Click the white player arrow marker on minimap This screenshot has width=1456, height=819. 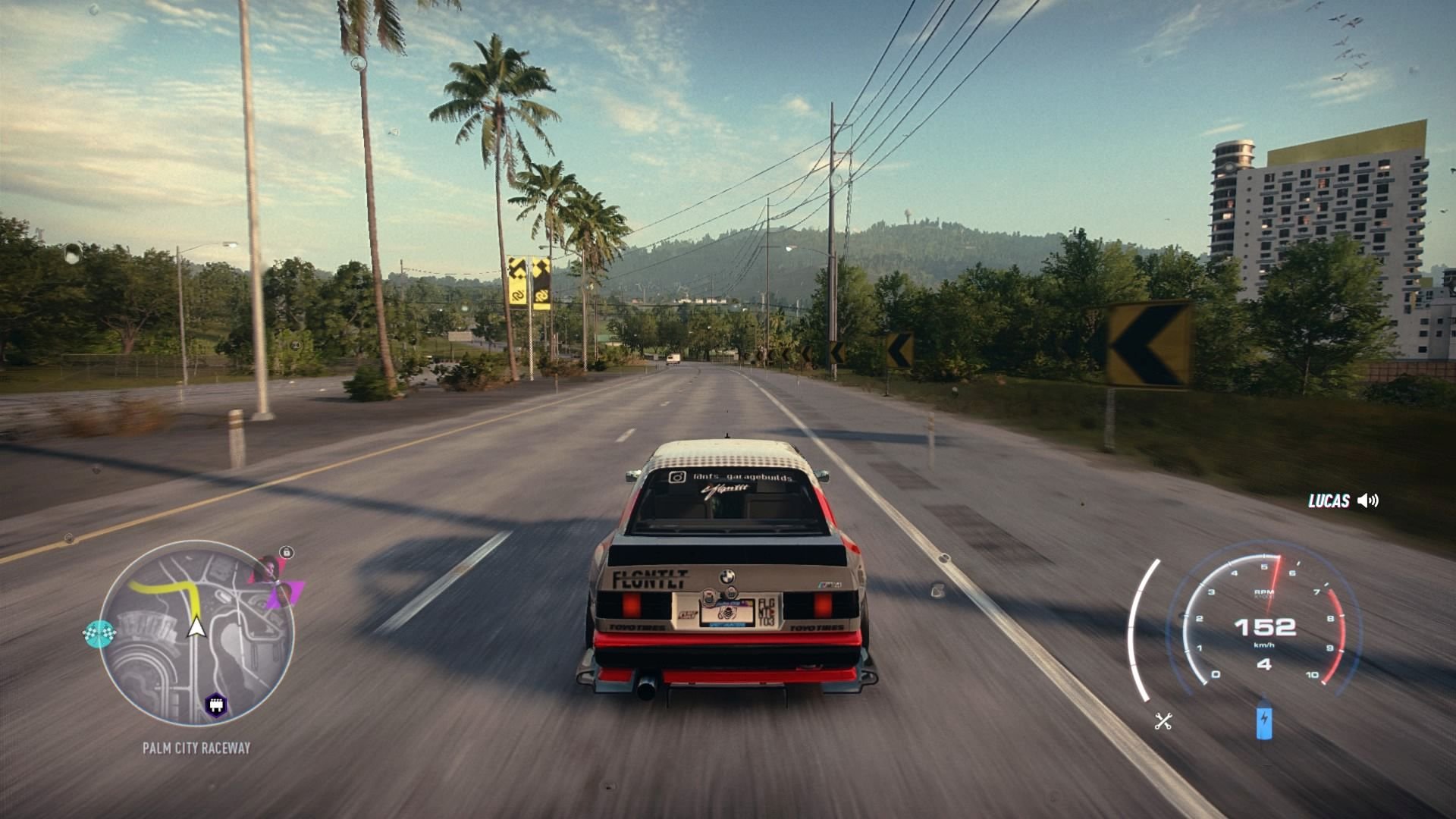pyautogui.click(x=195, y=630)
